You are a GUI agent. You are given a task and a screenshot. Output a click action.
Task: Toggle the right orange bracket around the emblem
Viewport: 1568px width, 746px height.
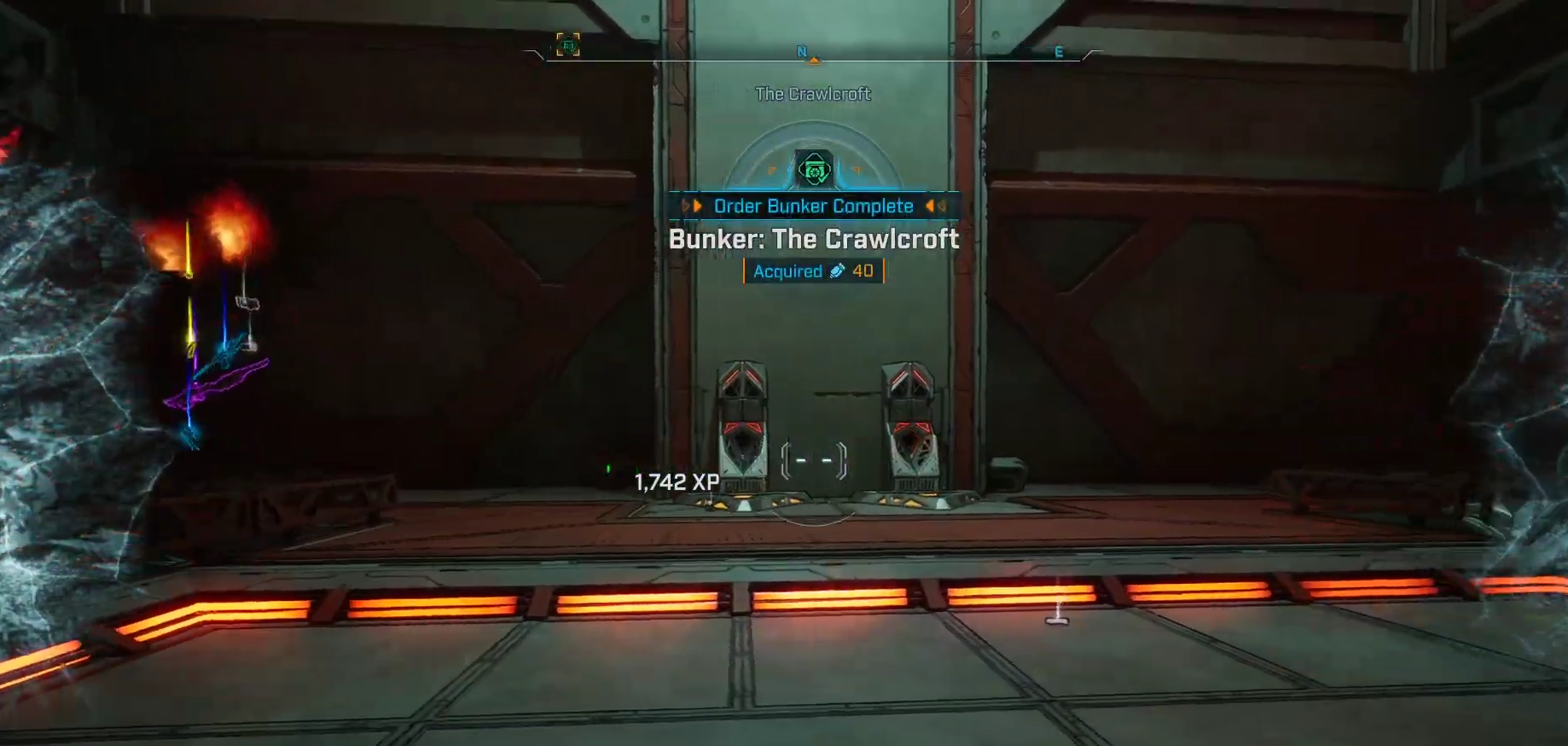click(858, 170)
